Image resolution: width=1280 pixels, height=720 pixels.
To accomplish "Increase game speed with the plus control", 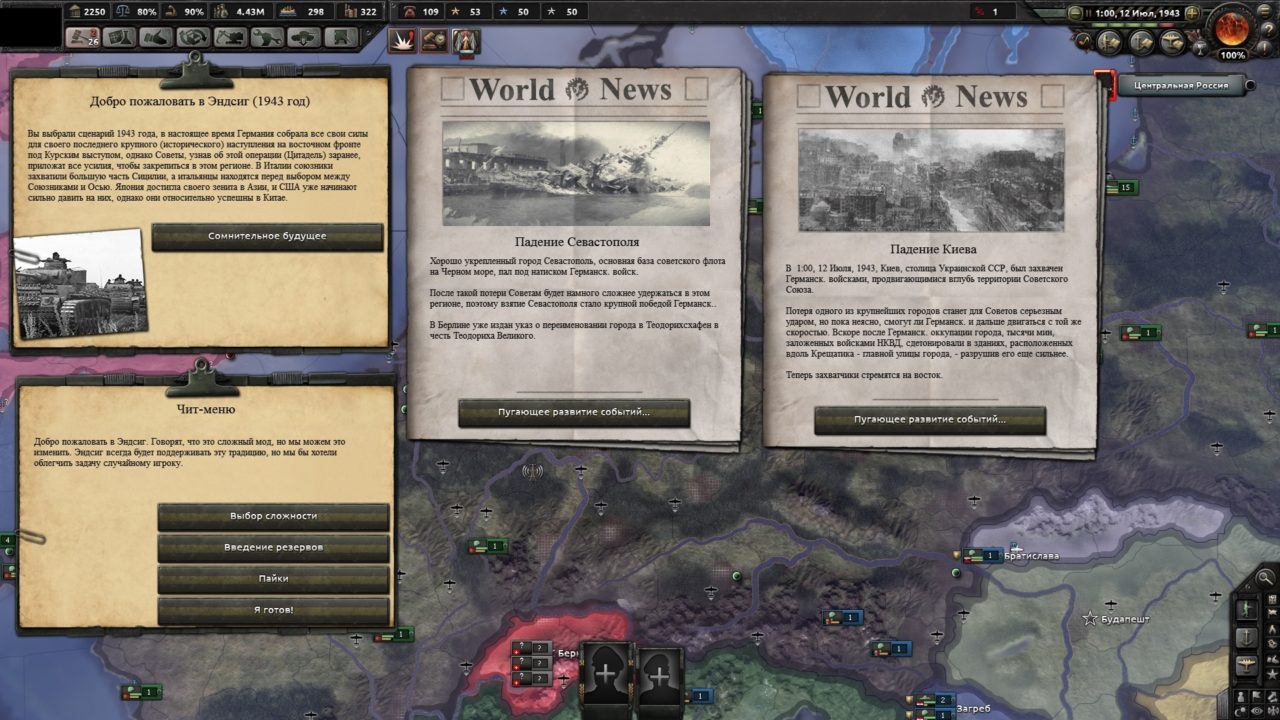I will [1192, 14].
